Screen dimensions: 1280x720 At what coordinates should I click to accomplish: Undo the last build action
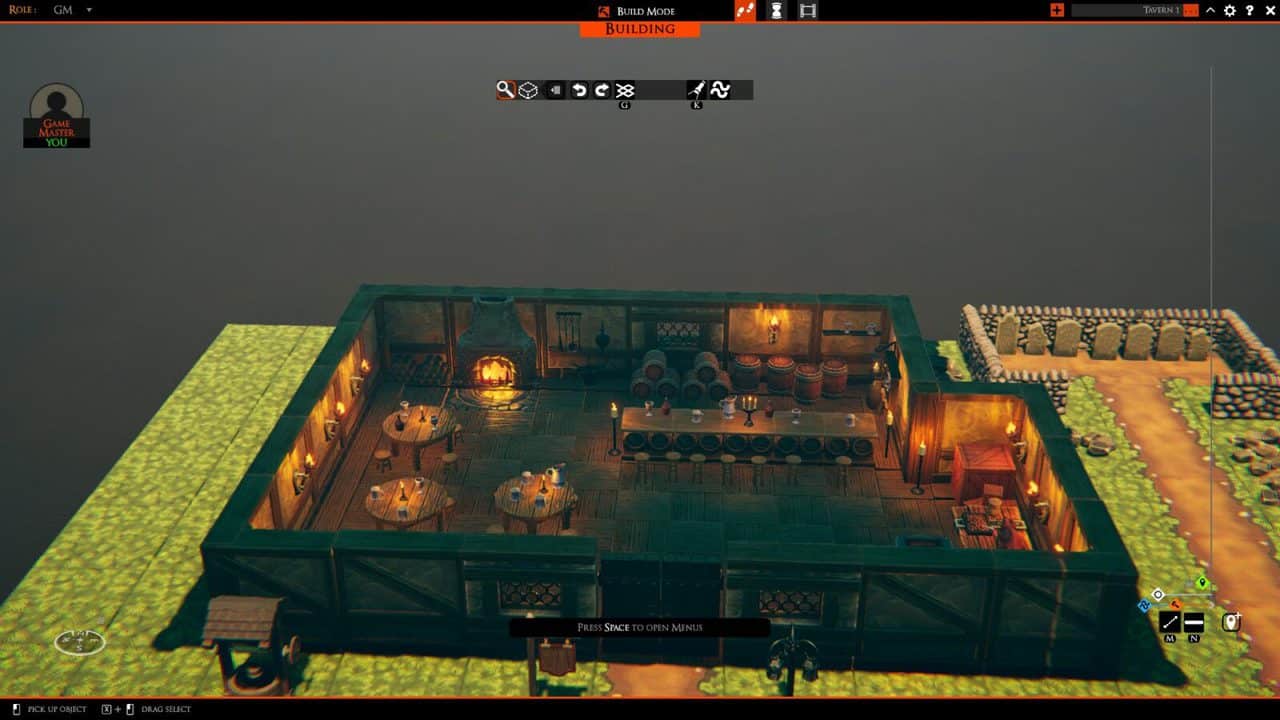(577, 89)
